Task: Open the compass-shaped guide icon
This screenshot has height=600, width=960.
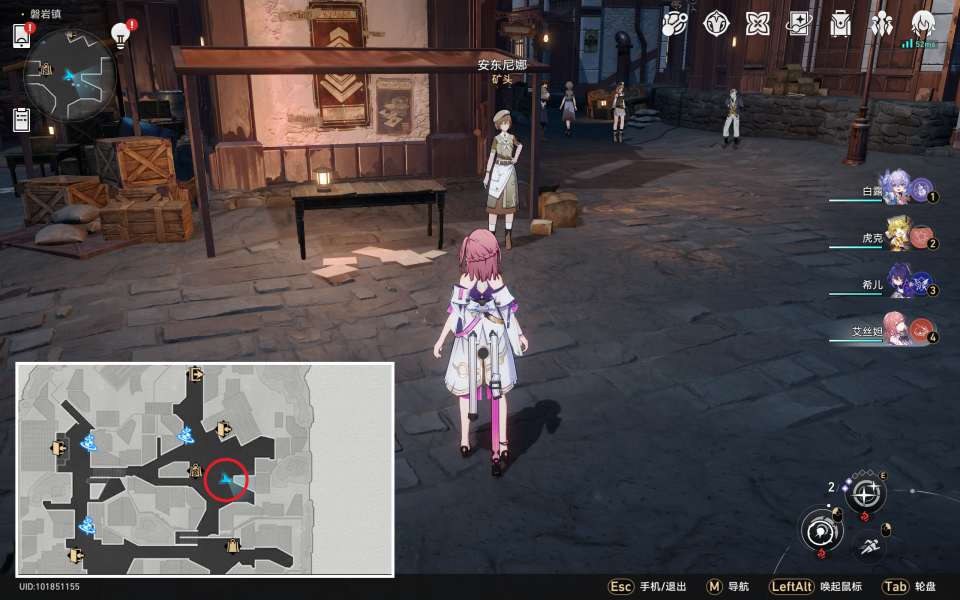Action: click(716, 23)
